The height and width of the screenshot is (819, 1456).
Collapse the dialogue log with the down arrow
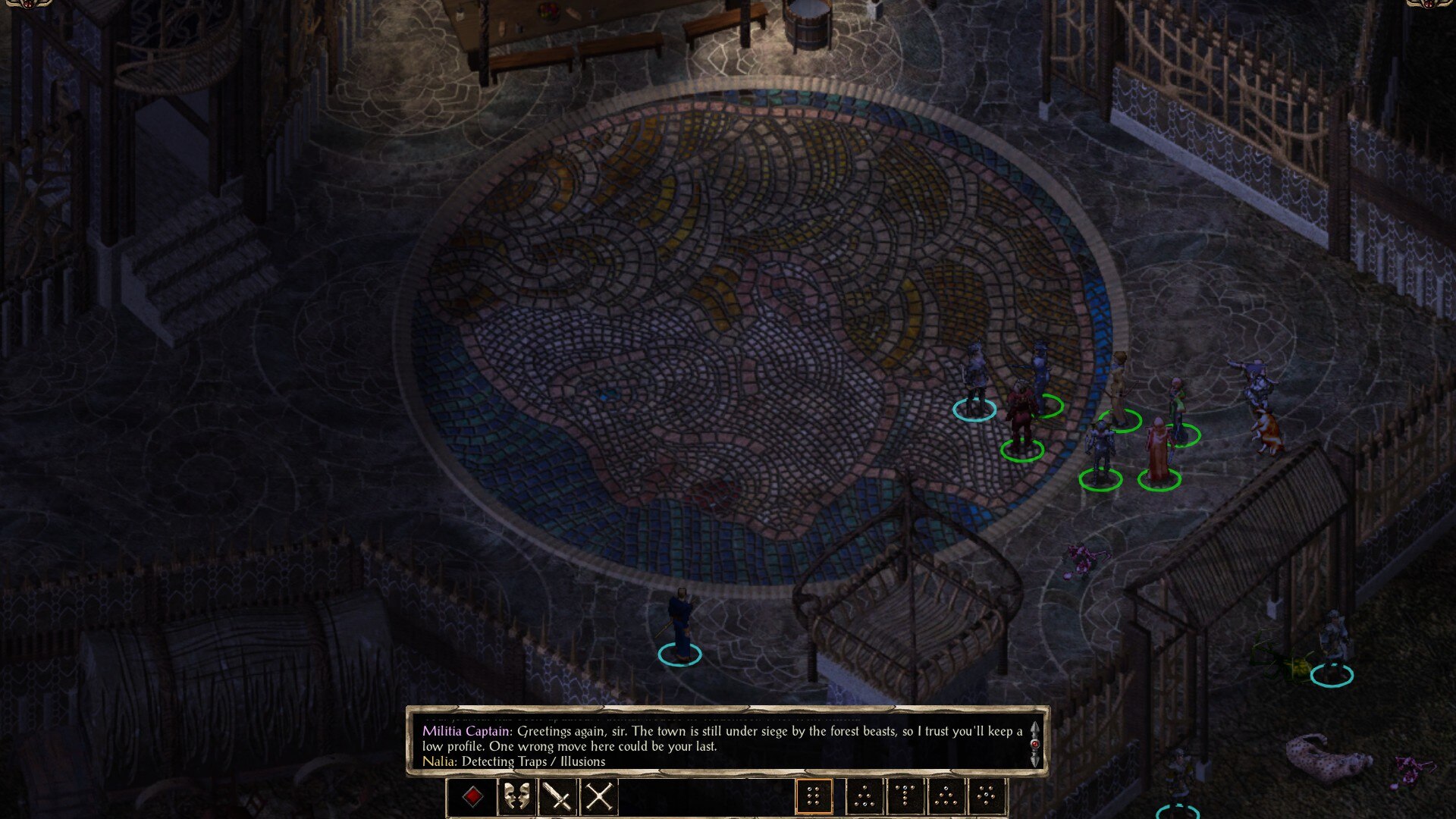[1034, 761]
